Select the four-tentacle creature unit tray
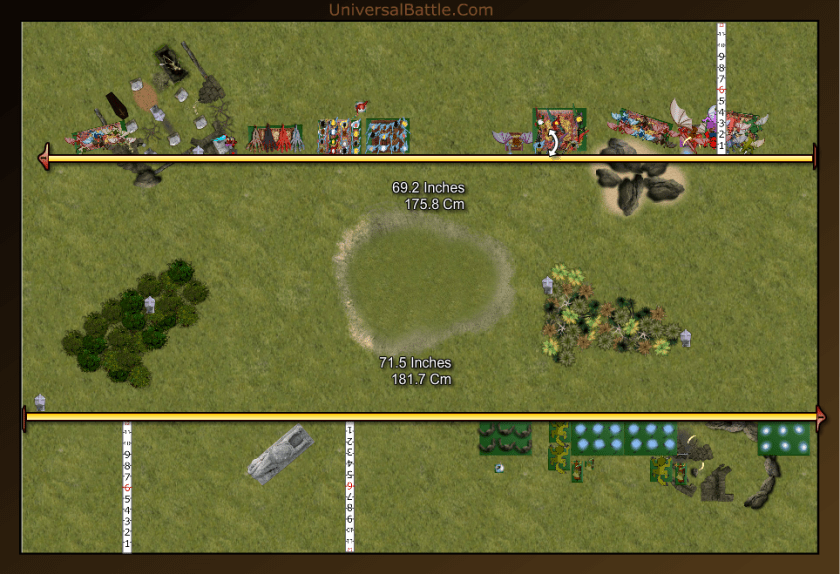This screenshot has height=574, width=840. pyautogui.click(x=275, y=138)
